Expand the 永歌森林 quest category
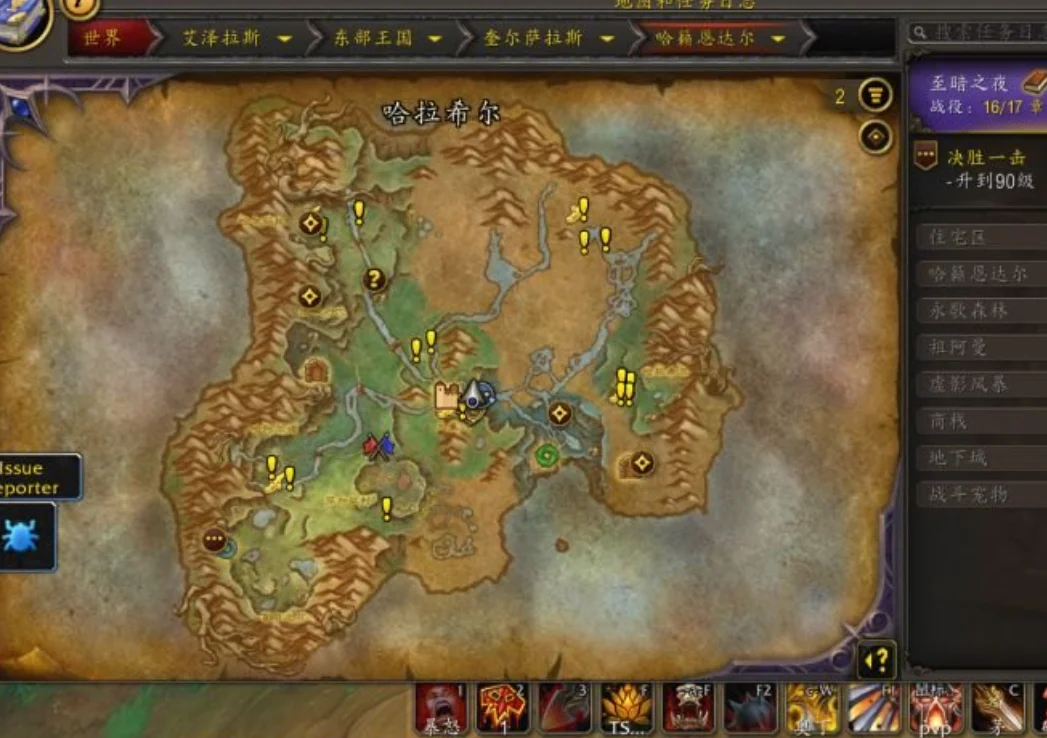The width and height of the screenshot is (1047, 738). [981, 311]
